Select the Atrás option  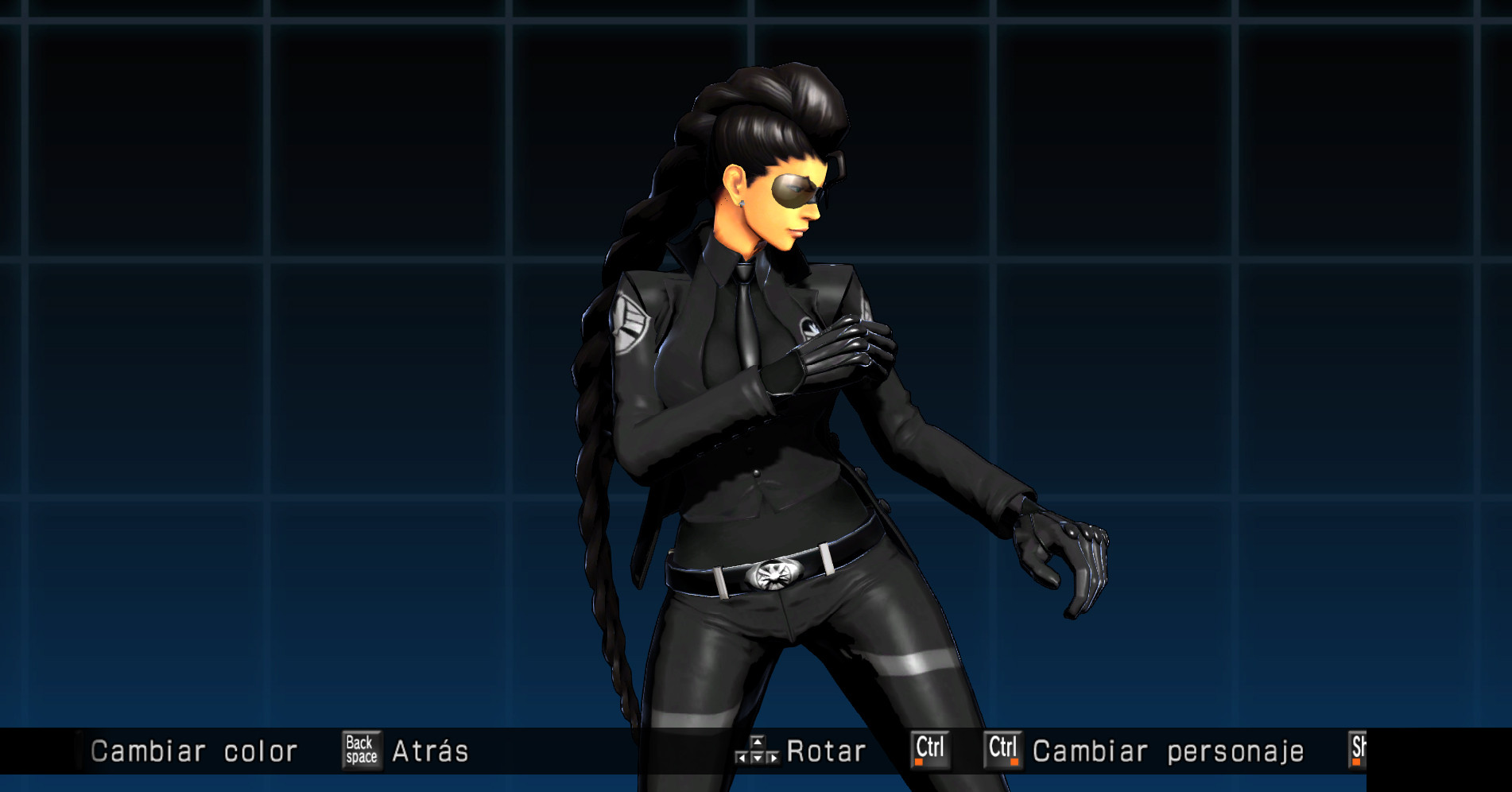pos(430,751)
